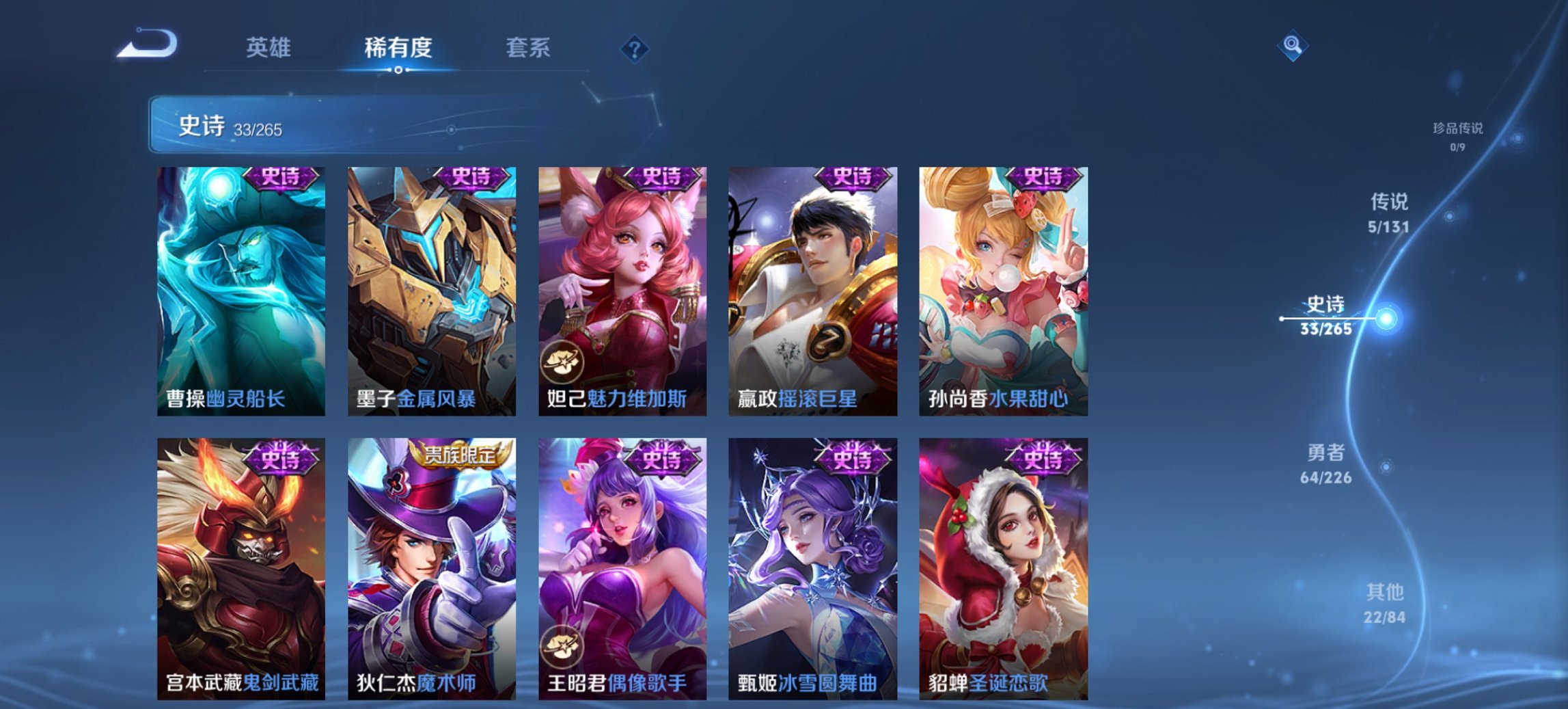The width and height of the screenshot is (1568, 709).
Task: Select the 稀有度 tab
Action: 400,49
